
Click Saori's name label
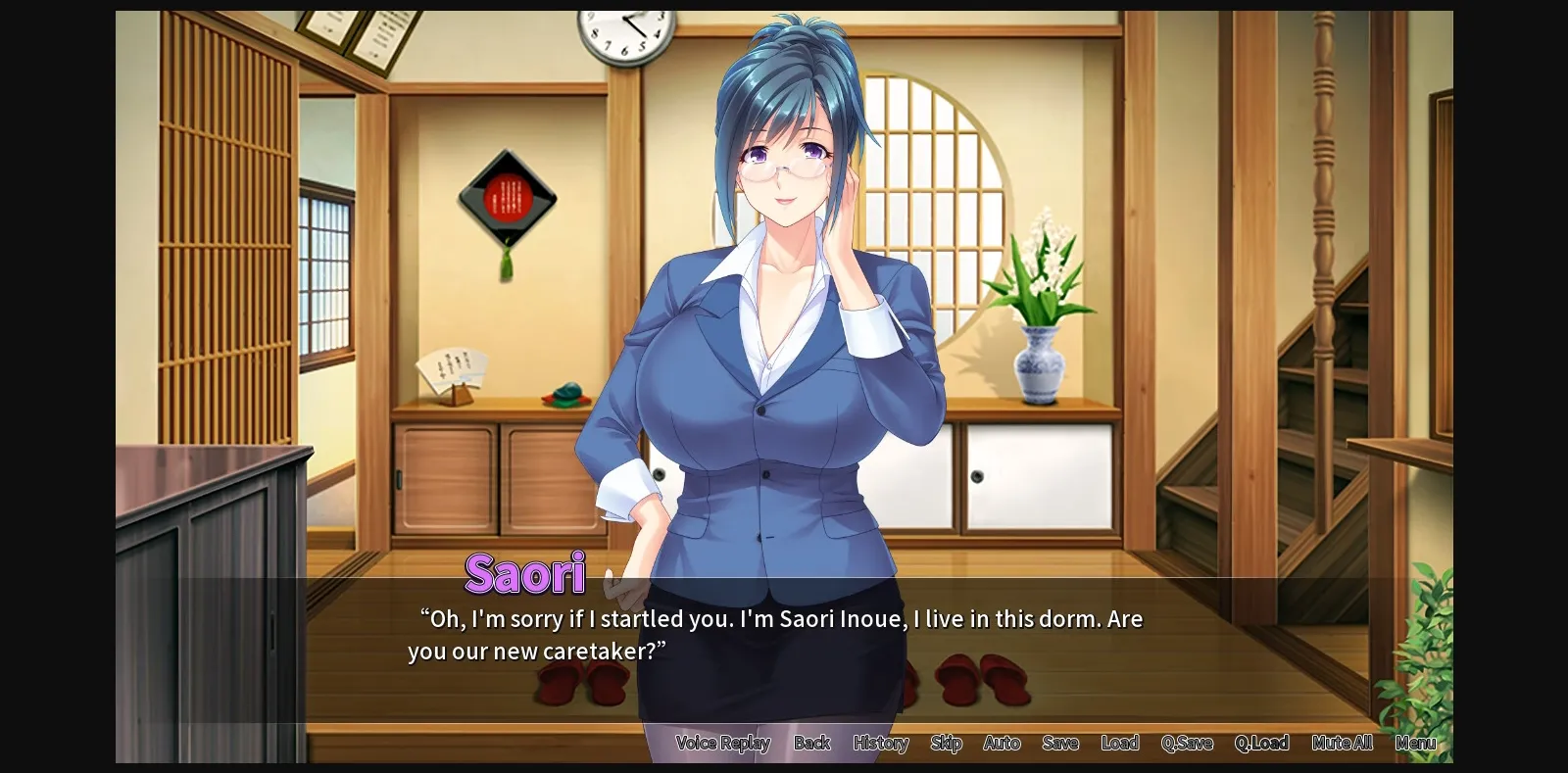(x=525, y=574)
